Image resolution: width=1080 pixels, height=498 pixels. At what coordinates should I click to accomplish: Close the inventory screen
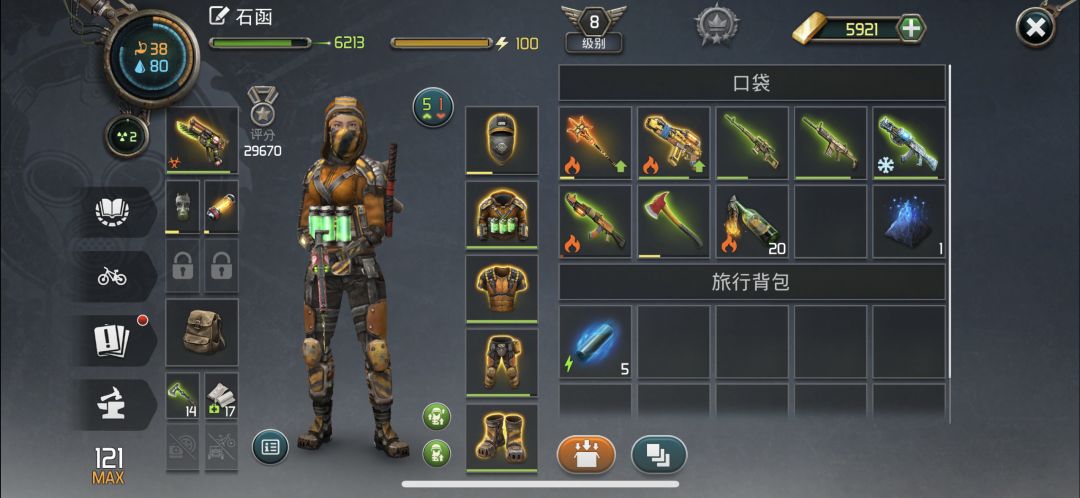pos(1036,28)
